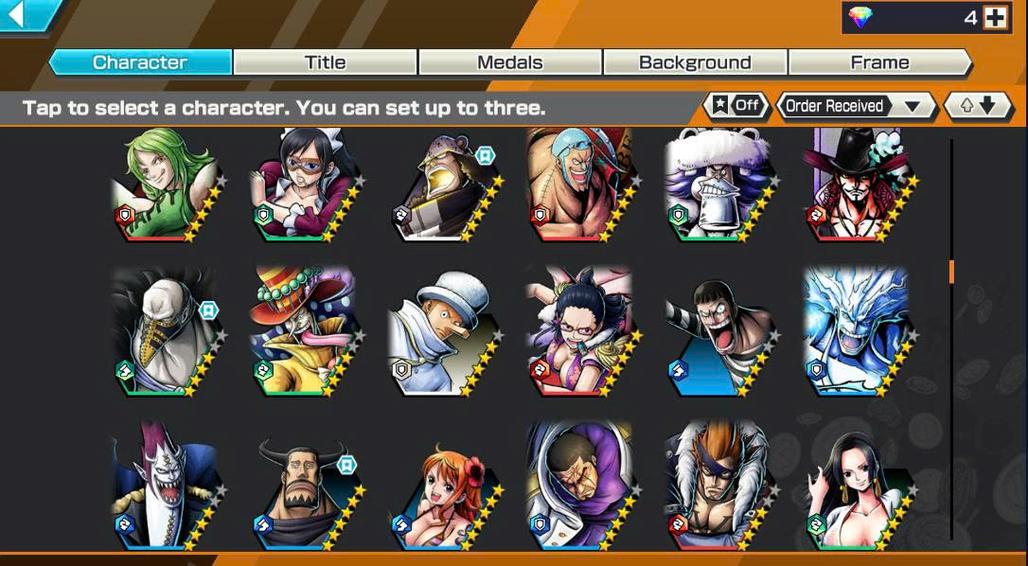Open the Medals tab

pos(510,62)
